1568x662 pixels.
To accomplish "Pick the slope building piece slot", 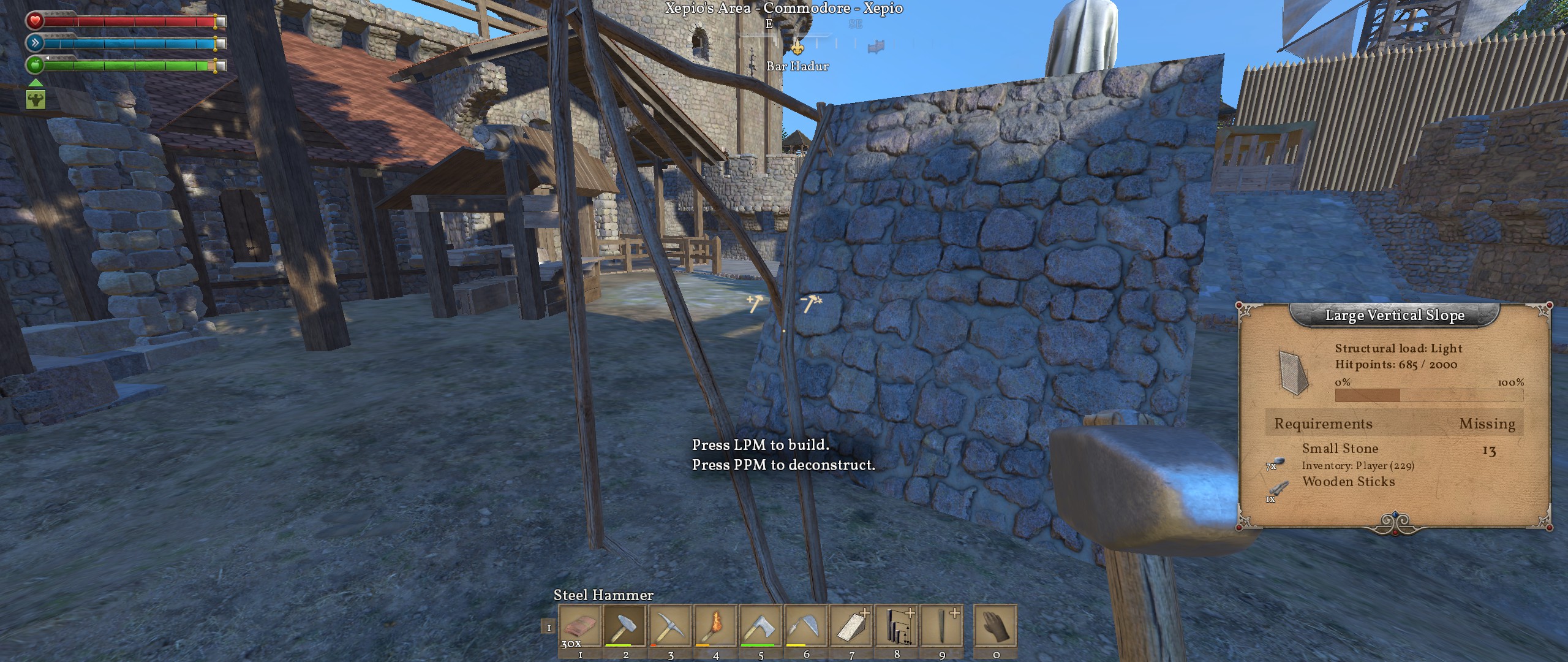I will [851, 626].
